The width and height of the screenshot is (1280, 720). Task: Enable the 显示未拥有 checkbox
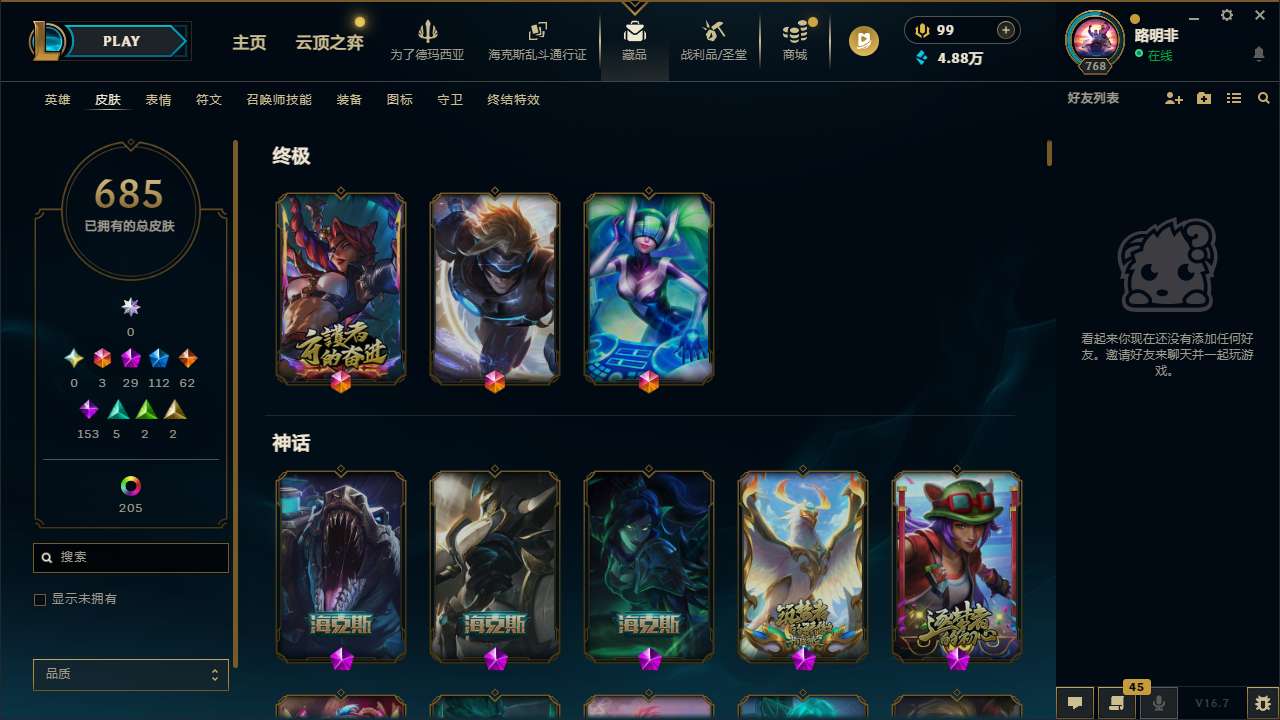point(40,599)
